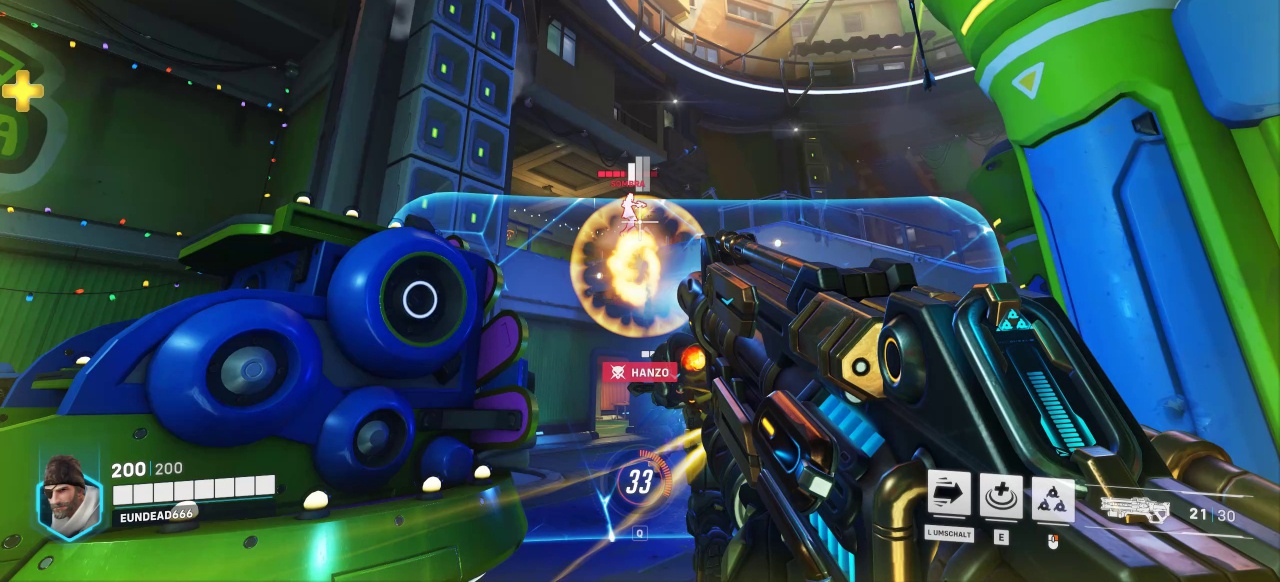Image resolution: width=1280 pixels, height=582 pixels.
Task: Select the Soldier: 76 hero portrait
Action: (69, 492)
